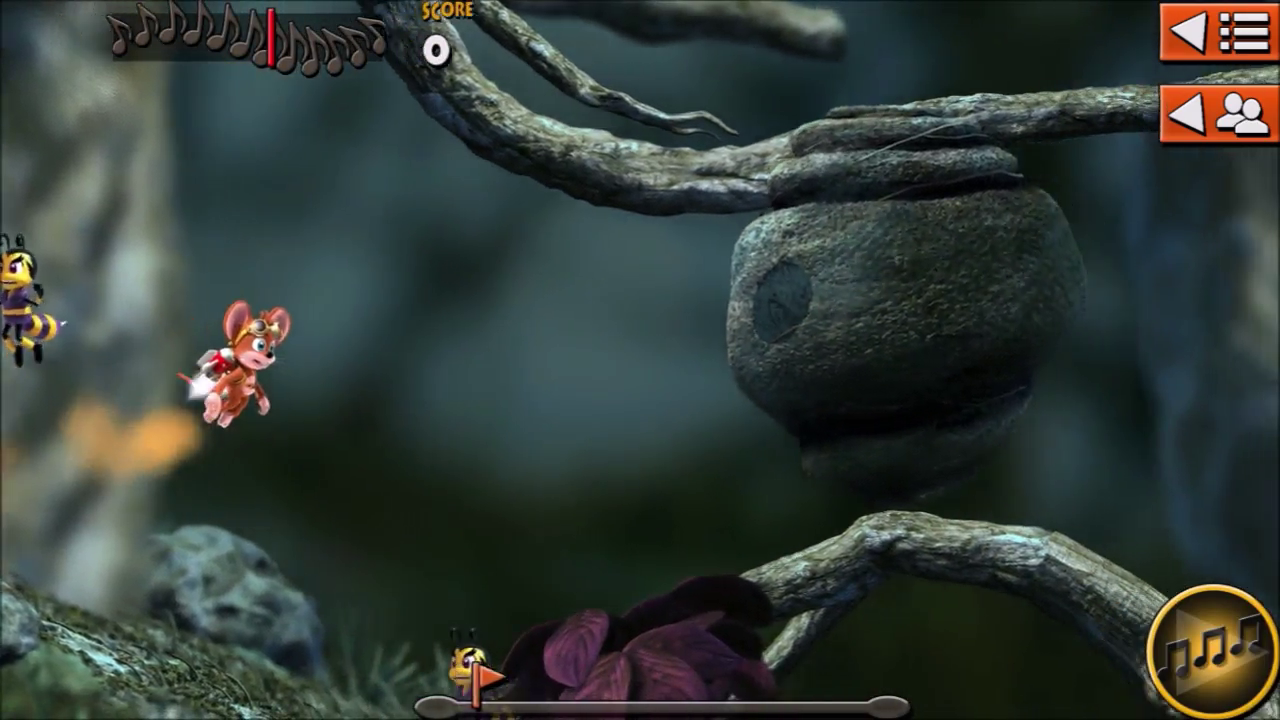Open the level list menu via orange button
Viewport: 1280px width, 720px height.
coord(1216,33)
